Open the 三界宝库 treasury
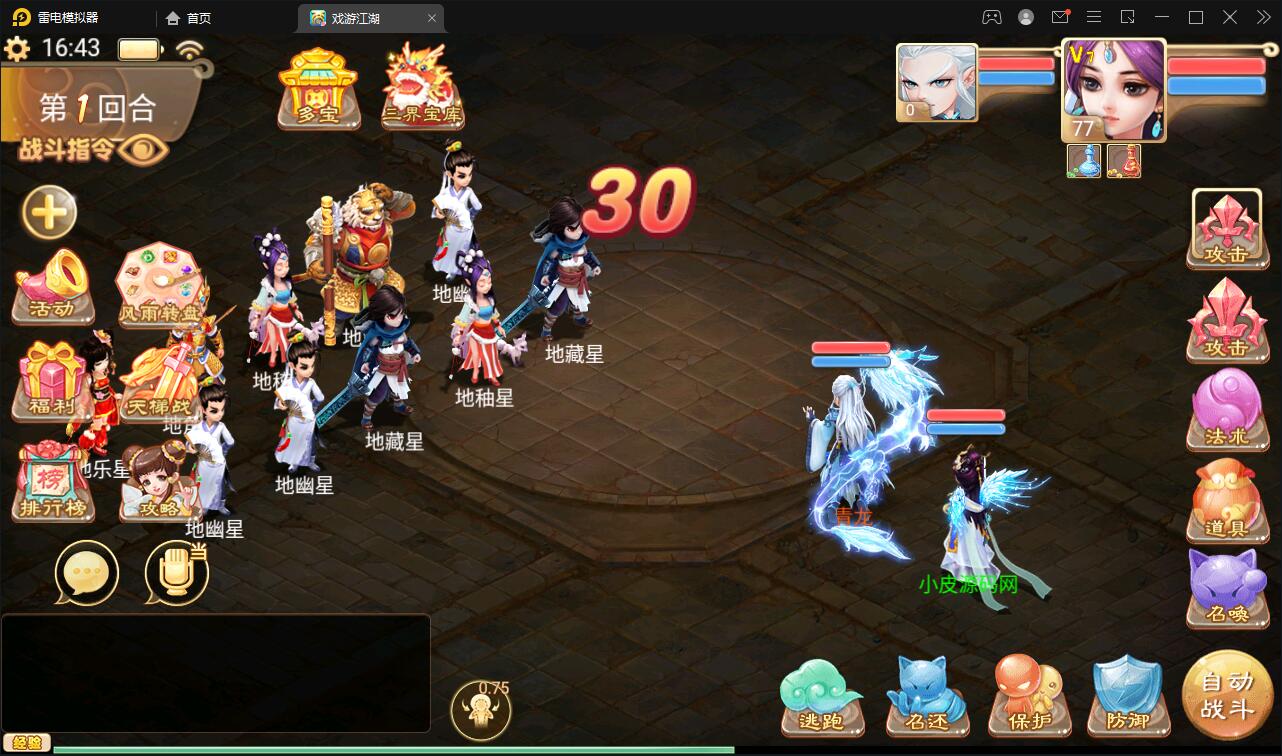Viewport: 1282px width, 756px height. click(424, 88)
